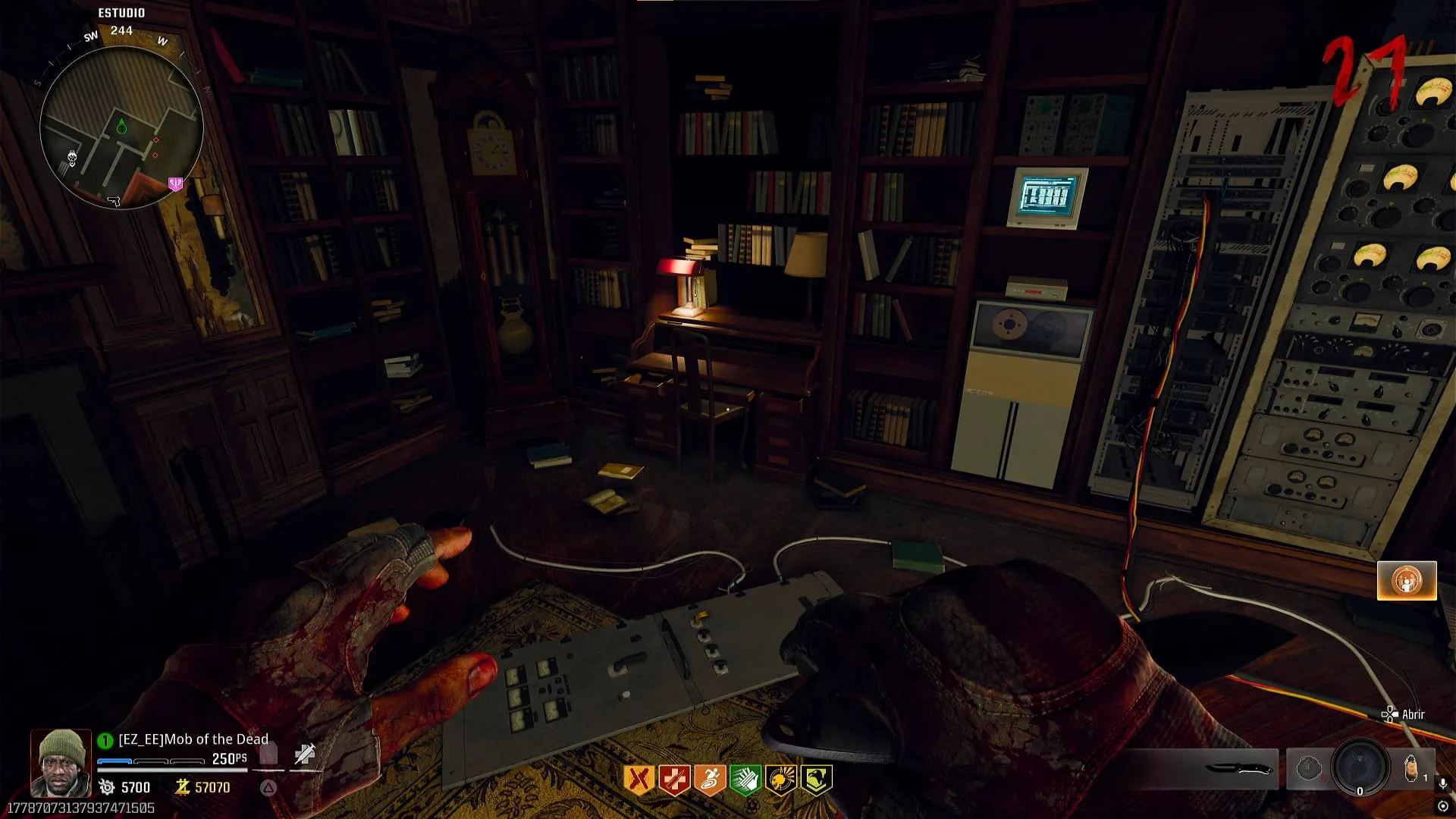Viewport: 1456px width, 819px height.
Task: Select the eagle head perk icon
Action: coord(817,780)
